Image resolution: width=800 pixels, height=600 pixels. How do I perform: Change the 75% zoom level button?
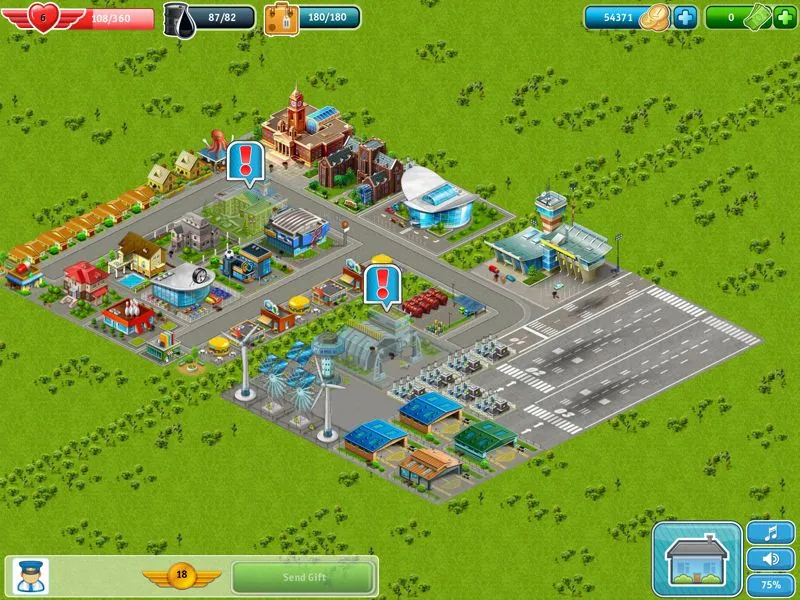pyautogui.click(x=770, y=584)
